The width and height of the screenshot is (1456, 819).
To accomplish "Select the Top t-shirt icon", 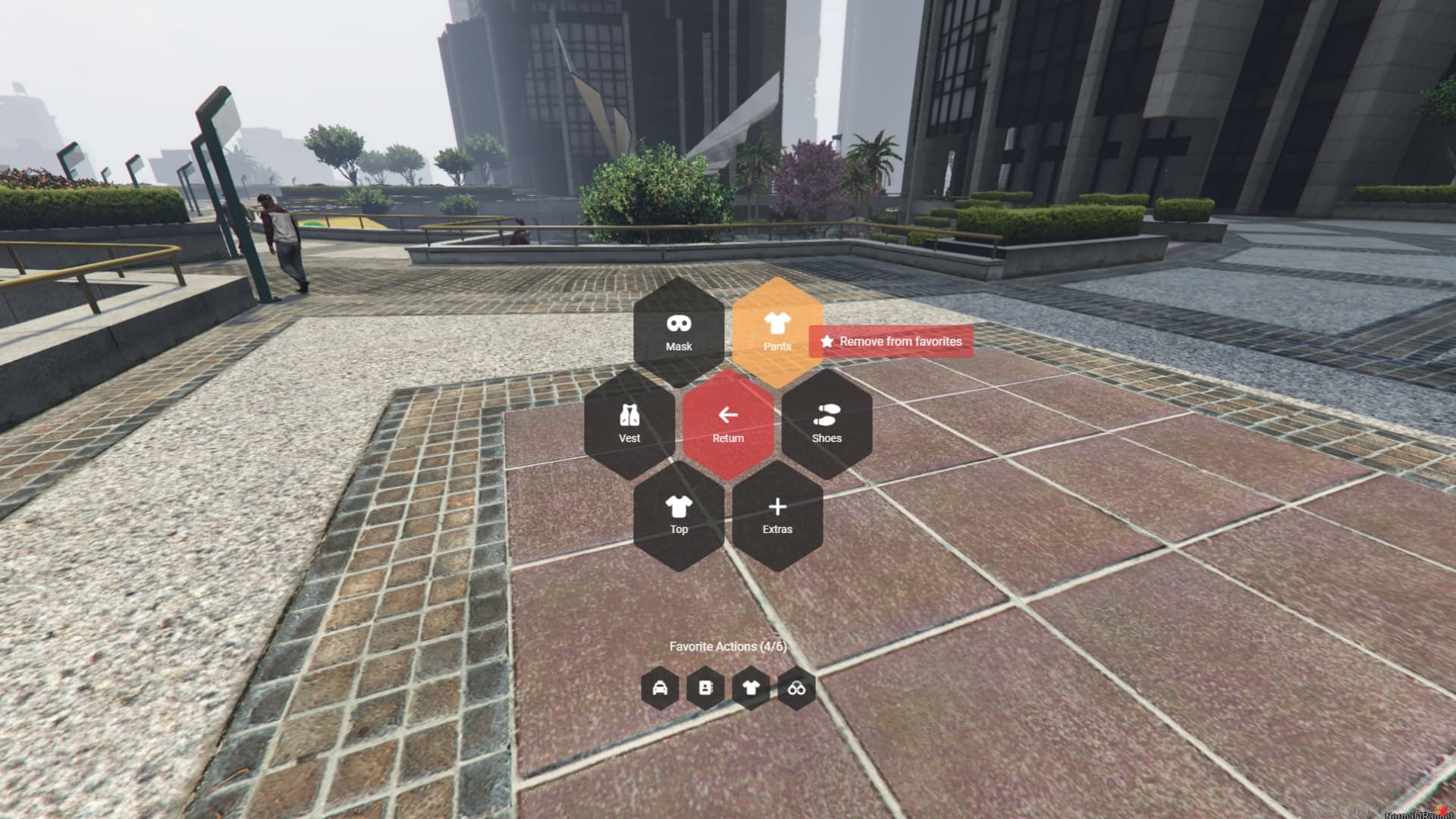I will coord(679,513).
